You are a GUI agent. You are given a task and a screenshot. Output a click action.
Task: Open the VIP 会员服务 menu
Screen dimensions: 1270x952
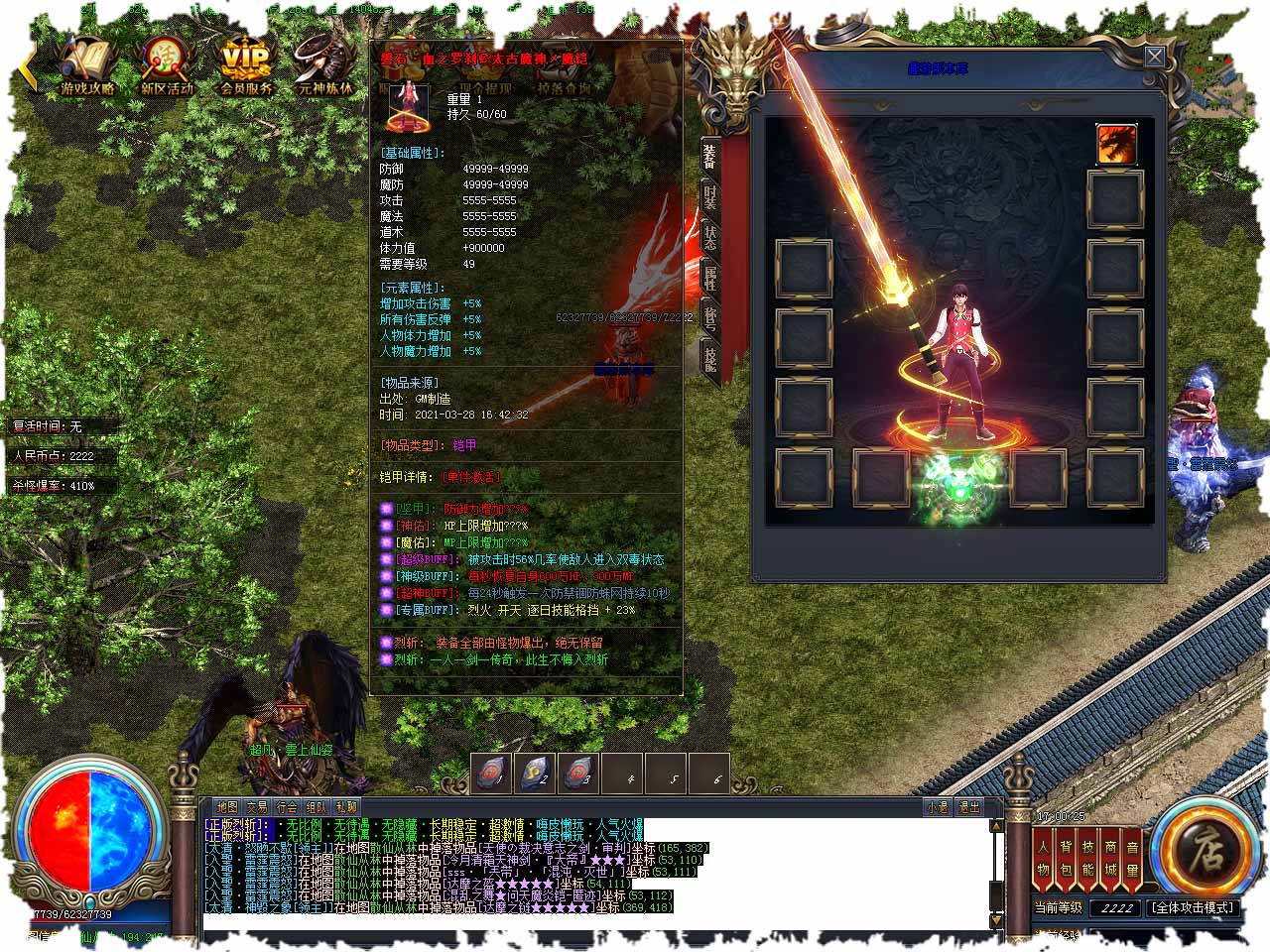tap(245, 65)
